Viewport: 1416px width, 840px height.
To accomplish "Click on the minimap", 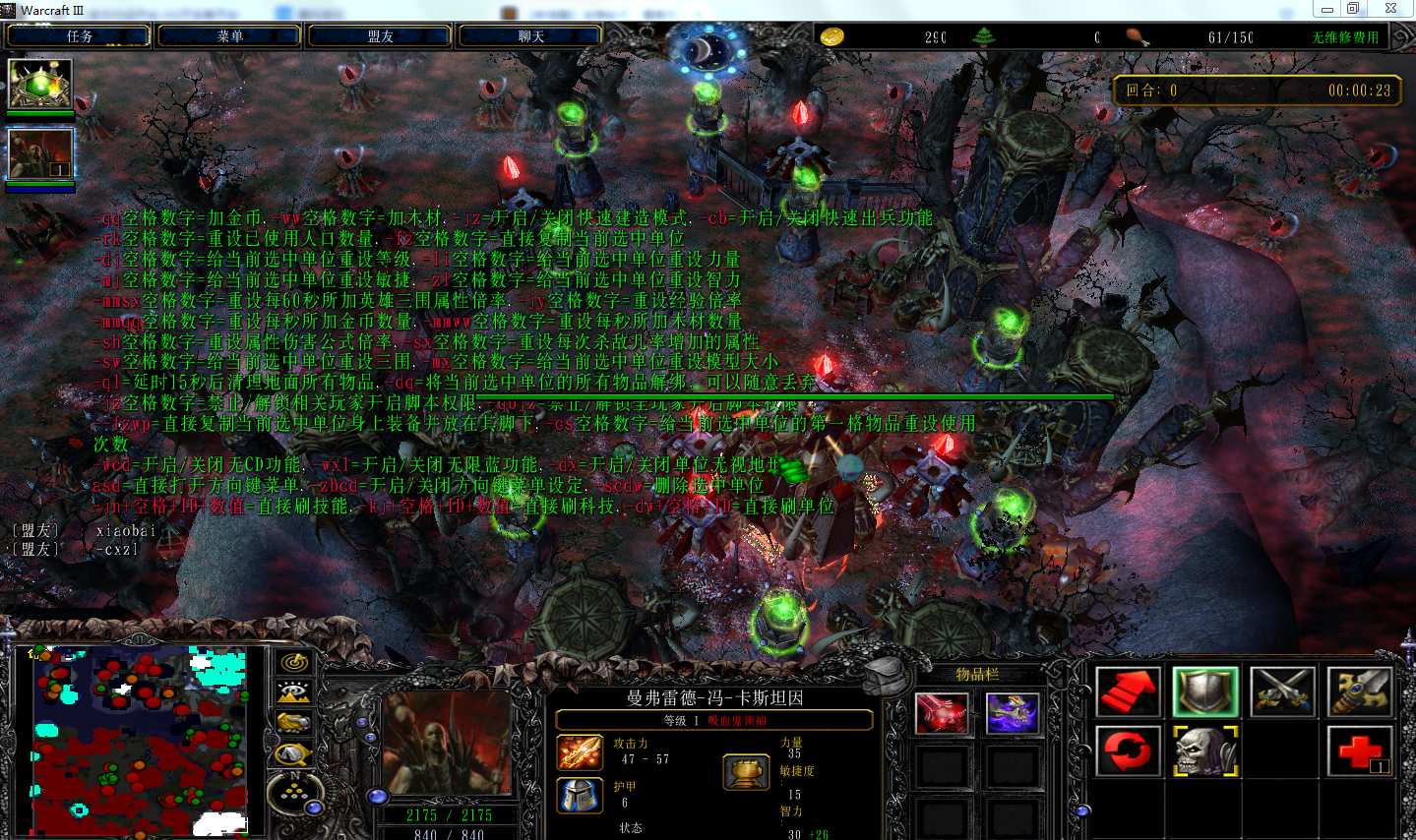I will tap(138, 740).
